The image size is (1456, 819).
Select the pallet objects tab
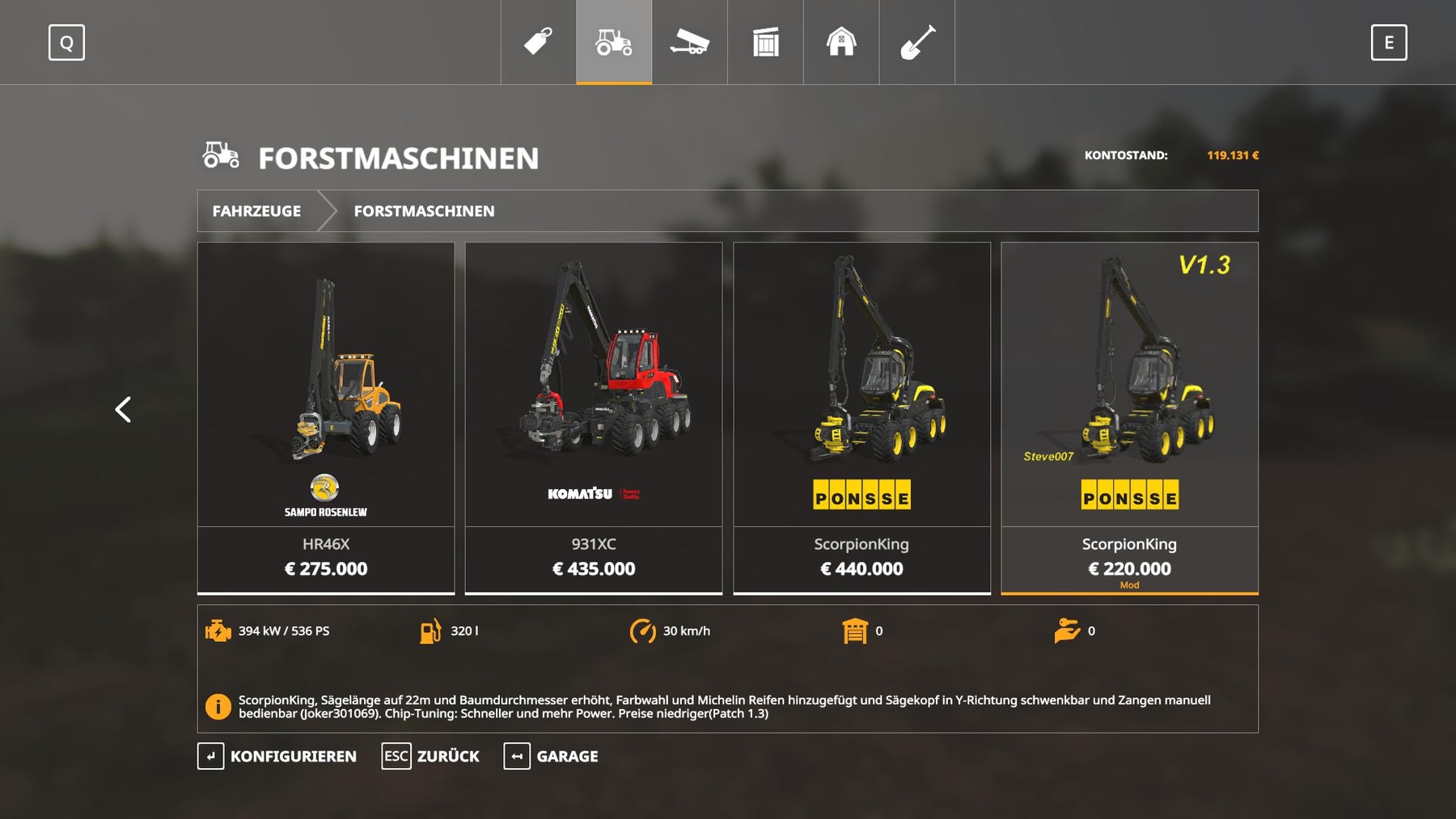pos(765,42)
